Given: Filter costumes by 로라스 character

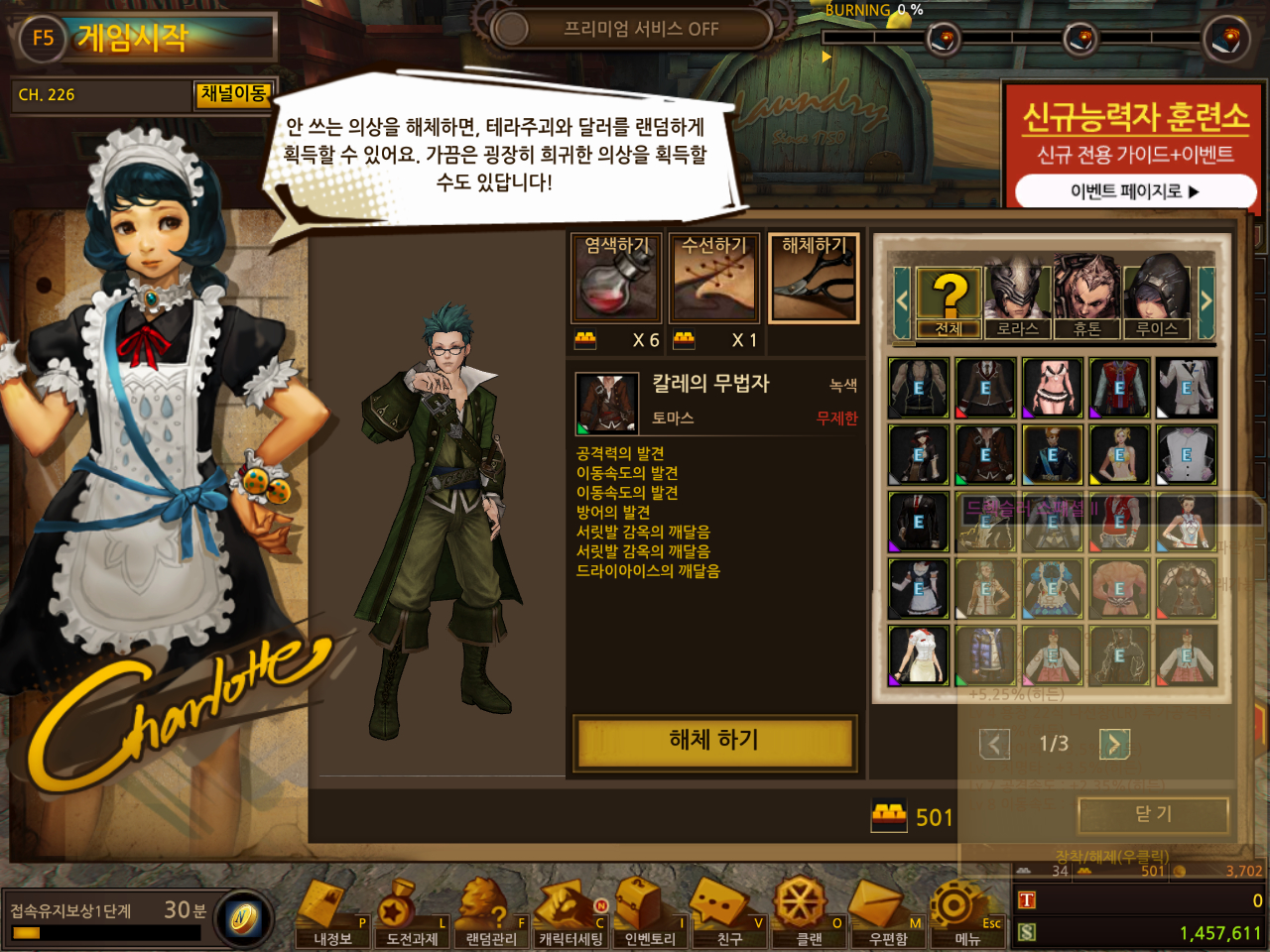Looking at the screenshot, I should tap(1018, 298).
